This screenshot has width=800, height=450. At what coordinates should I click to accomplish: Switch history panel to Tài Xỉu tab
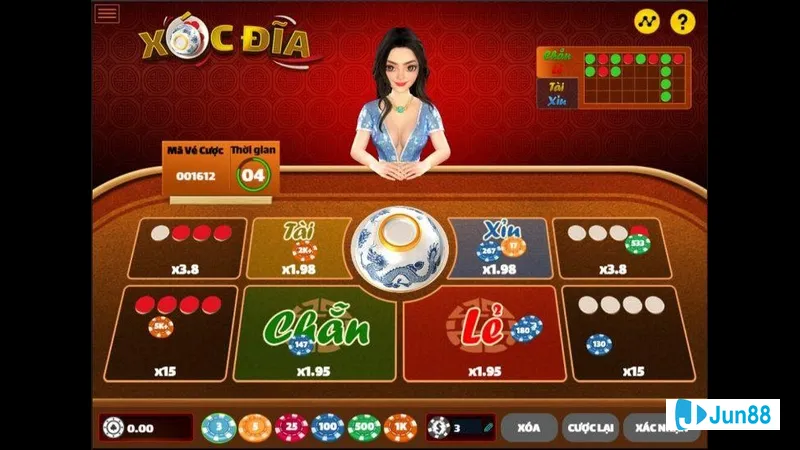coord(558,93)
